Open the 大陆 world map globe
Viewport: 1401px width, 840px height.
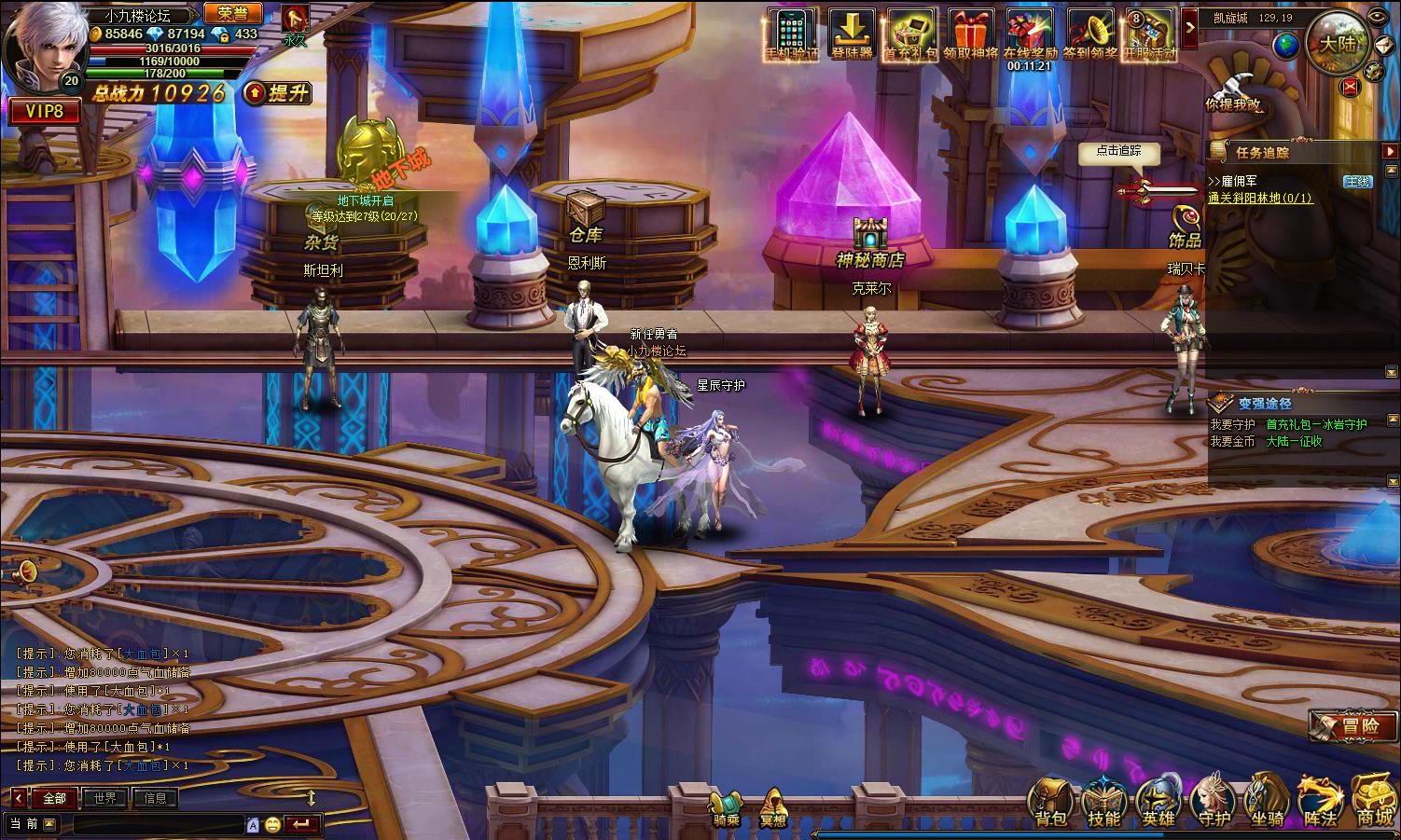click(1338, 43)
